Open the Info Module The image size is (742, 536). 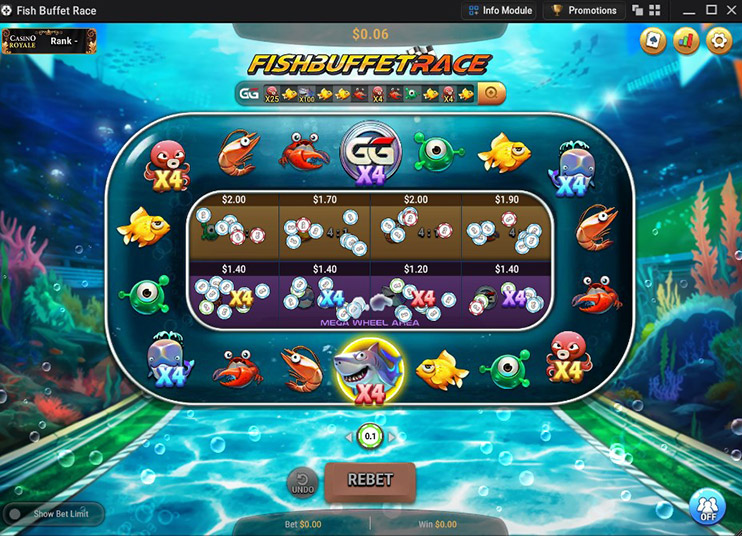pos(499,11)
